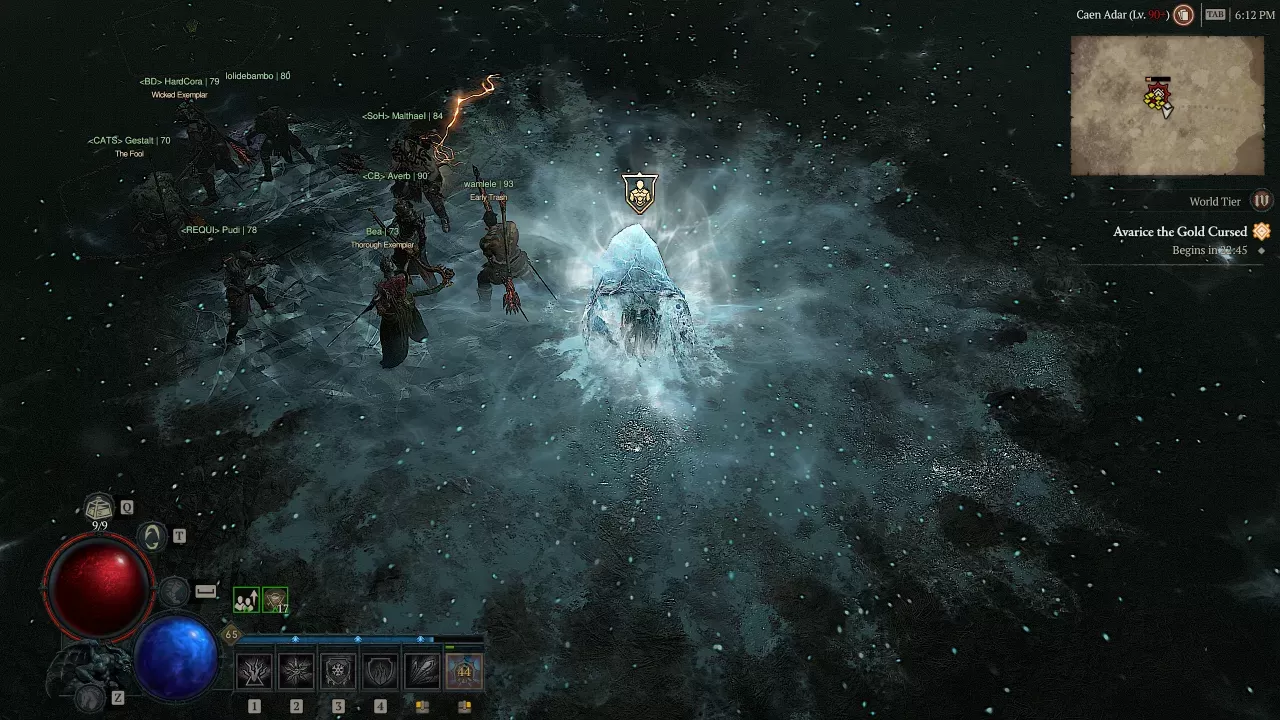Image resolution: width=1280 pixels, height=720 pixels.
Task: Click the World Tier IV emblem
Action: (x=1261, y=200)
